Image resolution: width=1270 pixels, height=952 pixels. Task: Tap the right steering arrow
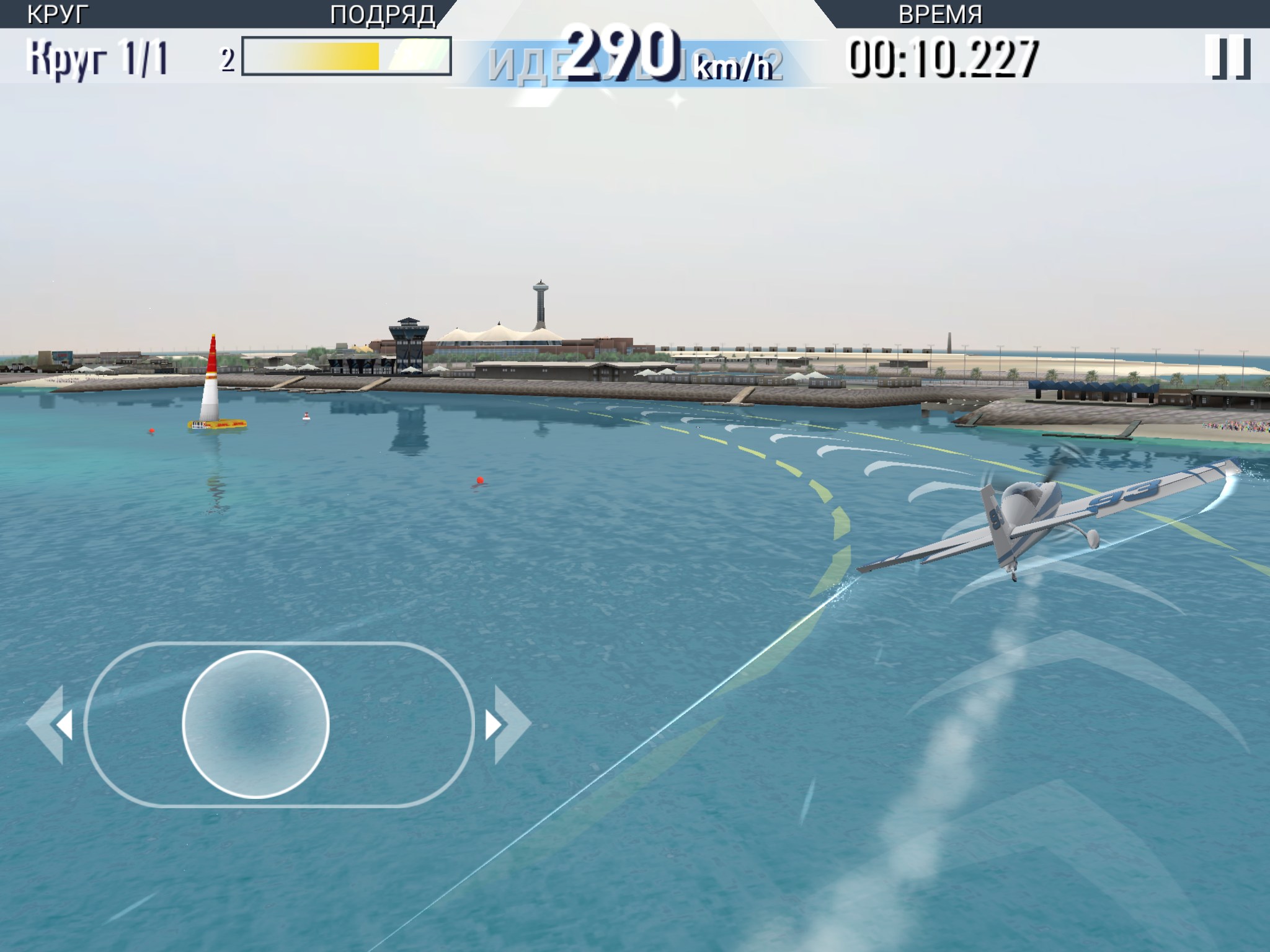coord(506,725)
